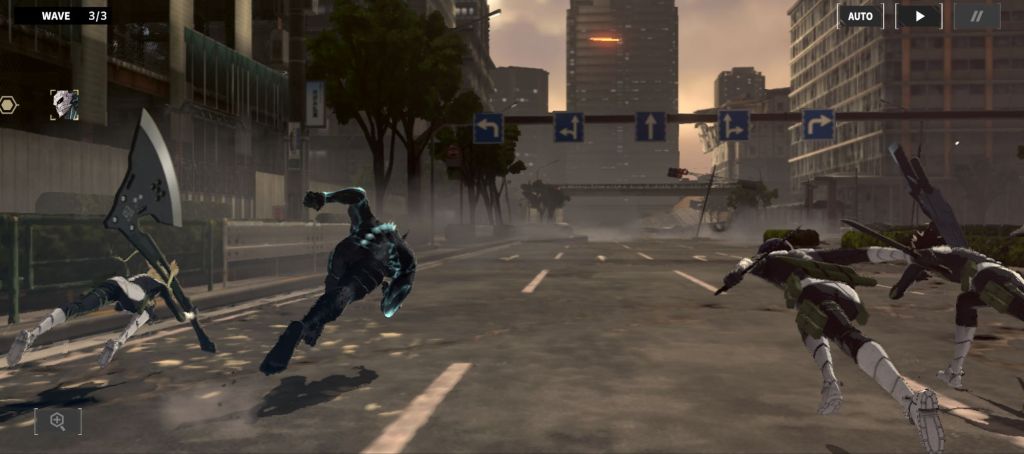The width and height of the screenshot is (1024, 454).
Task: Open the magnifier inspect button
Action: (58, 421)
